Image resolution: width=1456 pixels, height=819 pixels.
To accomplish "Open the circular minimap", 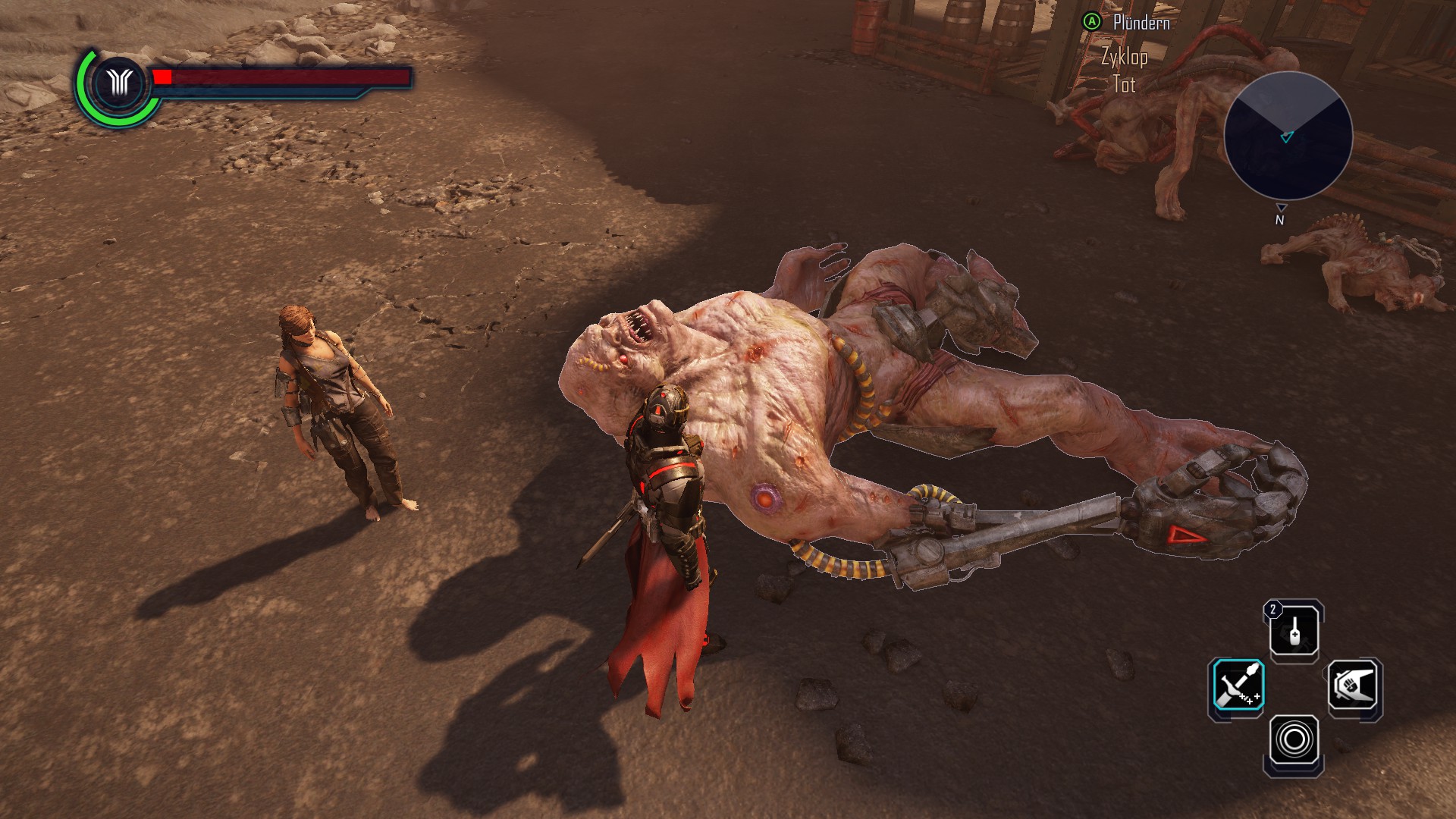I will click(x=1288, y=136).
